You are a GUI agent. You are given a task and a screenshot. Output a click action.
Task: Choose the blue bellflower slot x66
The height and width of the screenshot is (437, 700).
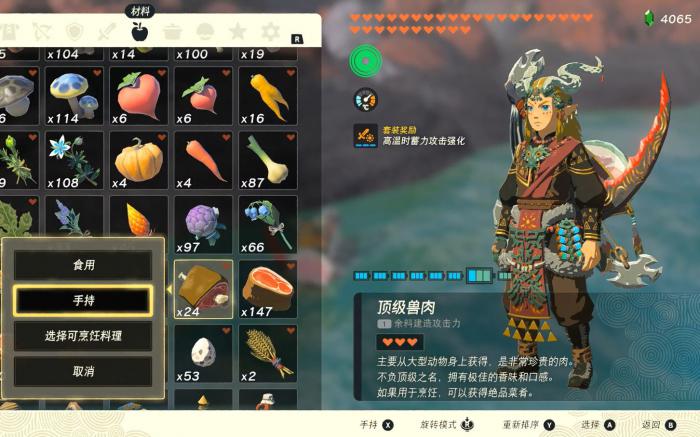tap(268, 225)
